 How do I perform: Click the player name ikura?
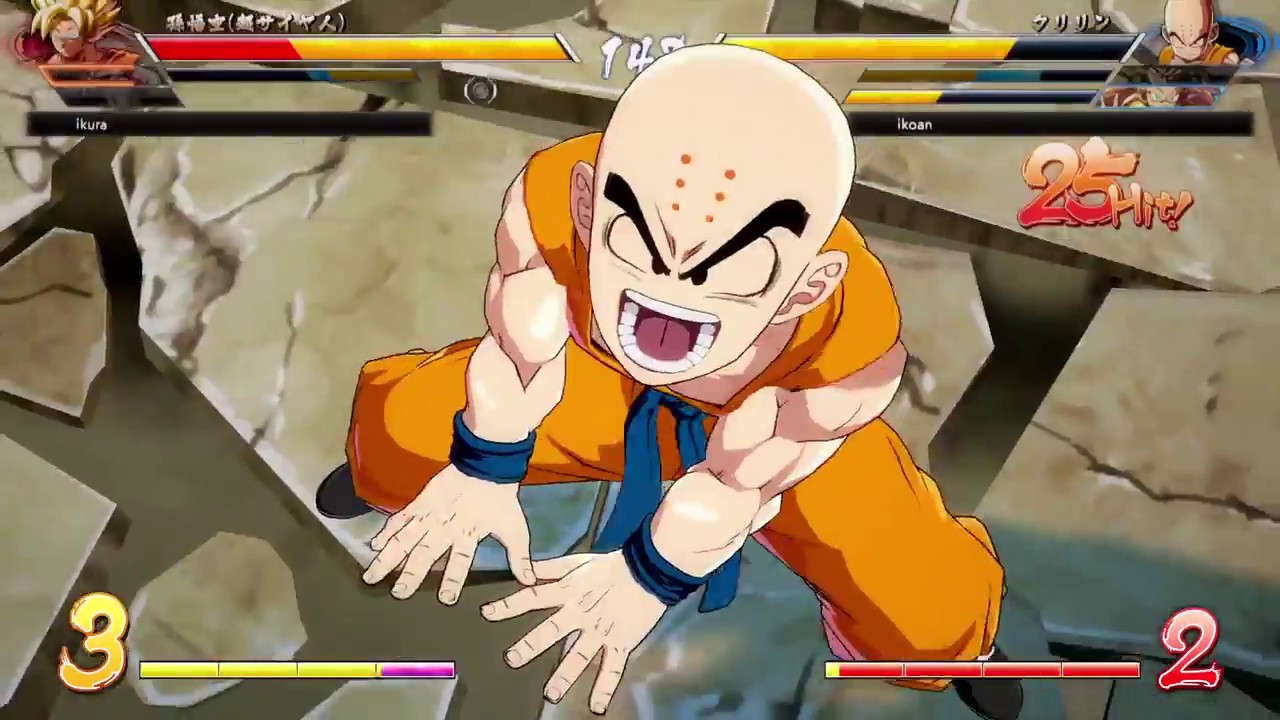click(x=90, y=124)
